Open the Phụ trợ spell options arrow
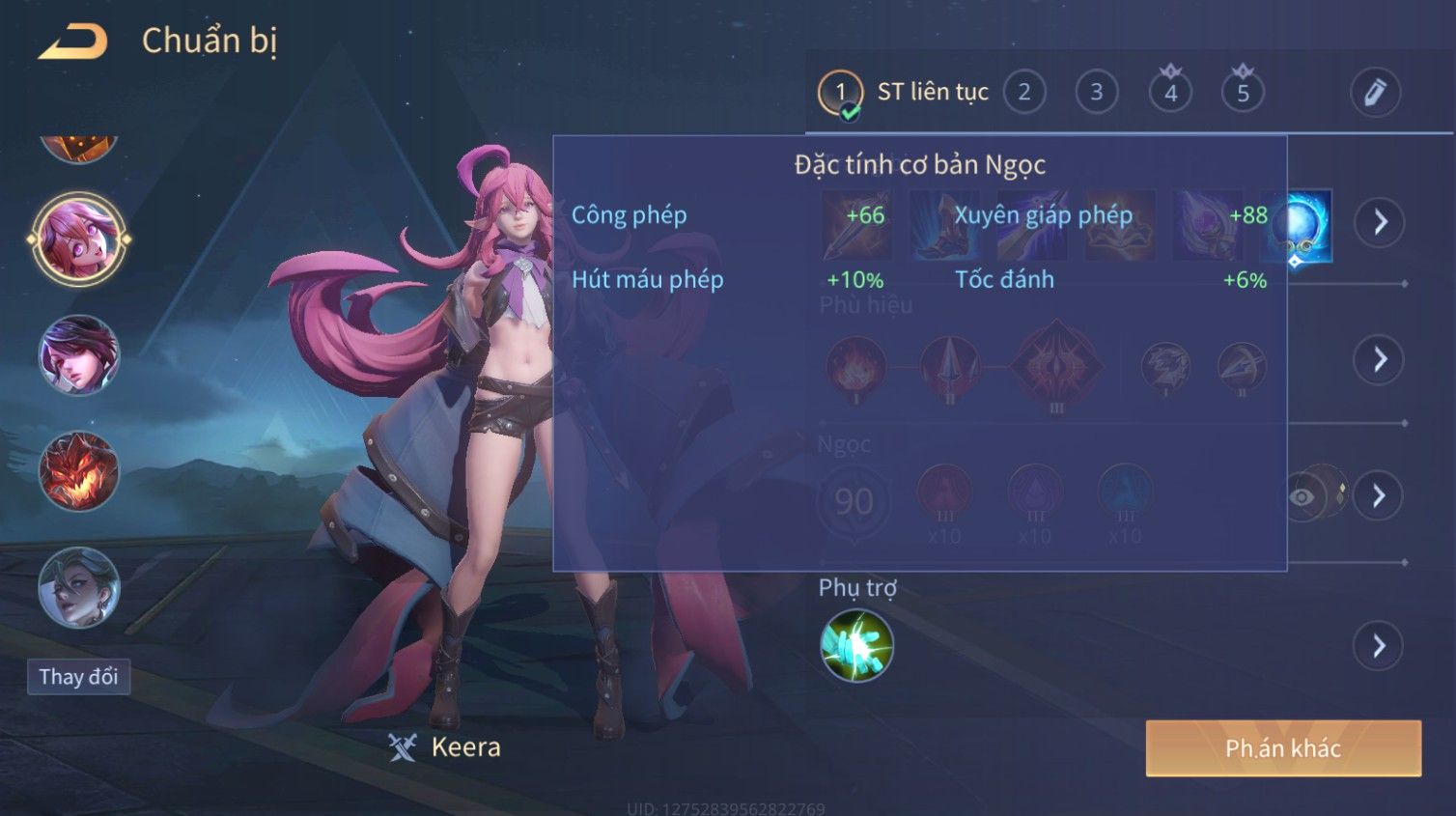The width and height of the screenshot is (1456, 816). click(x=1379, y=646)
